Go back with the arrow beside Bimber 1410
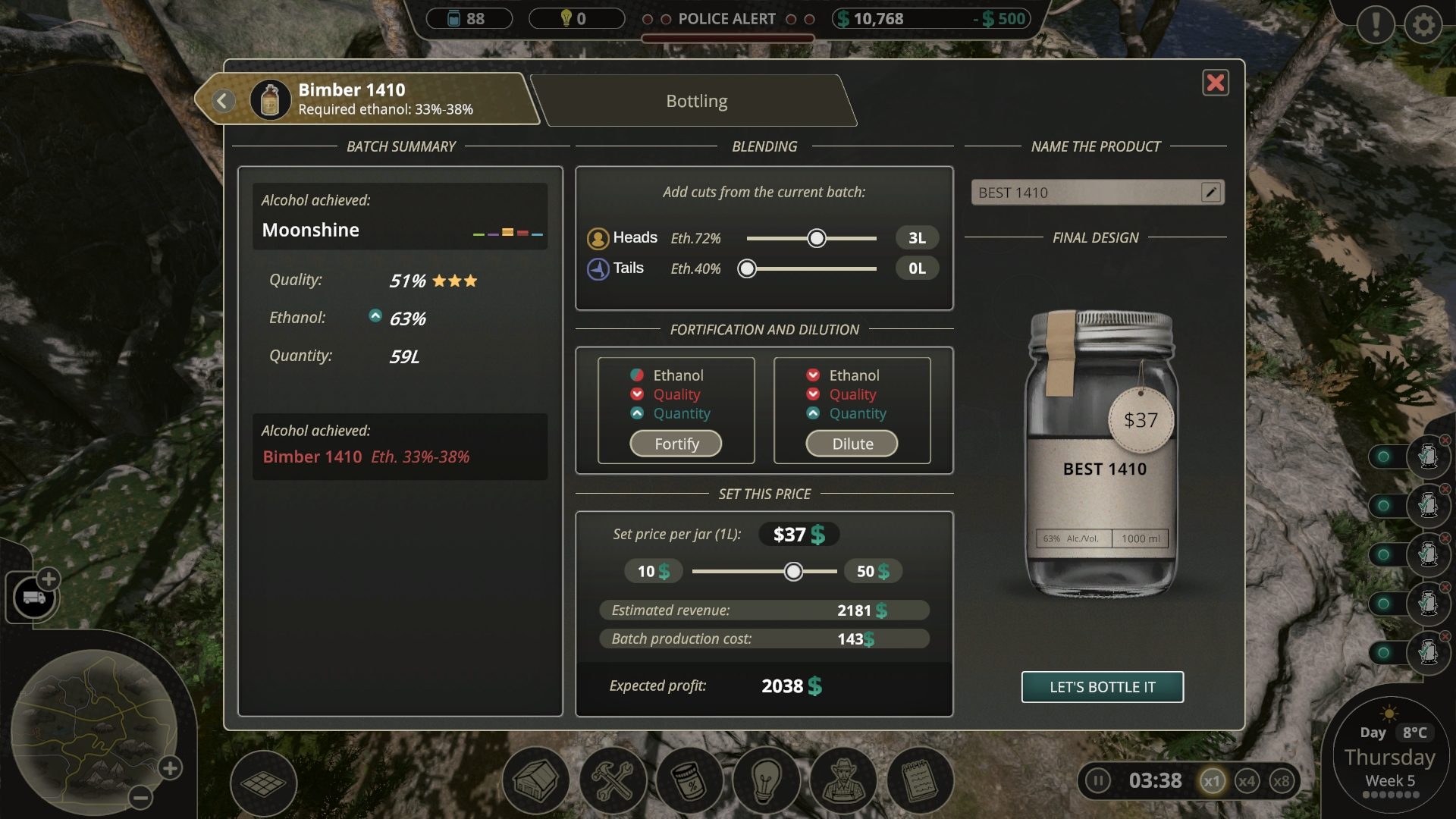1456x819 pixels. (x=223, y=100)
